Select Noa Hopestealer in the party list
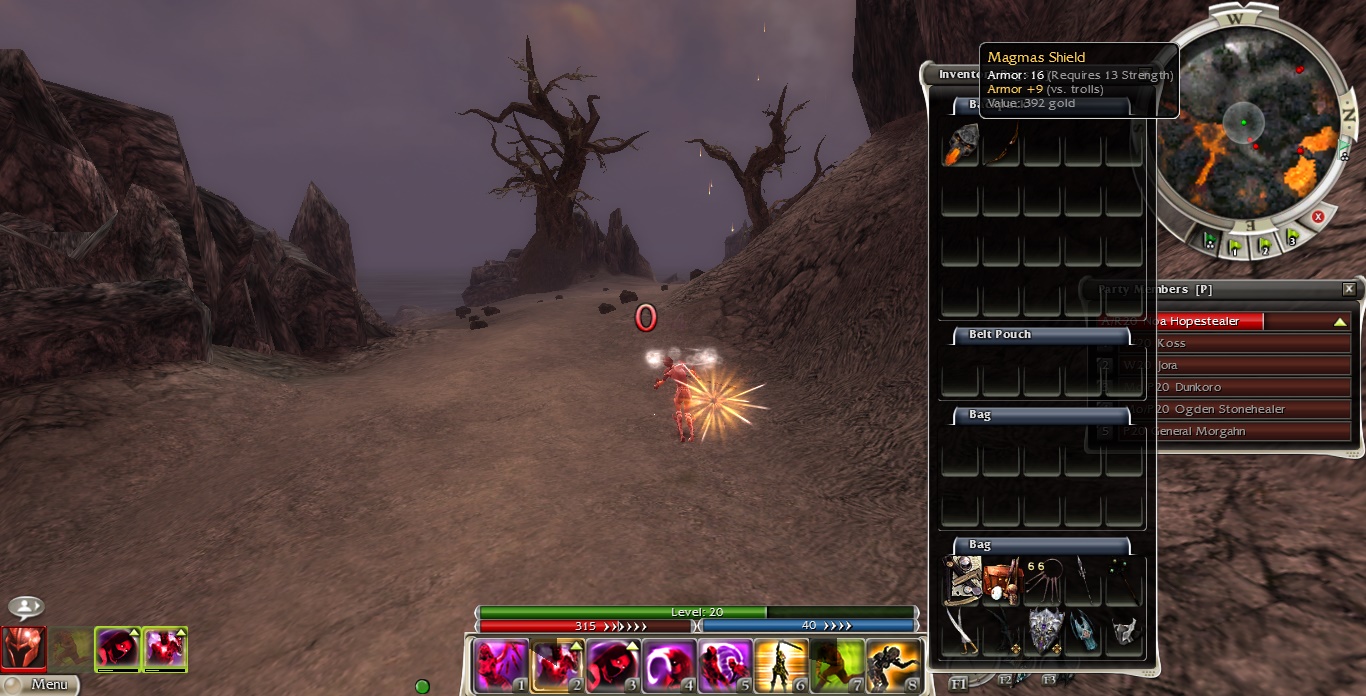The image size is (1366, 696). tap(1220, 321)
